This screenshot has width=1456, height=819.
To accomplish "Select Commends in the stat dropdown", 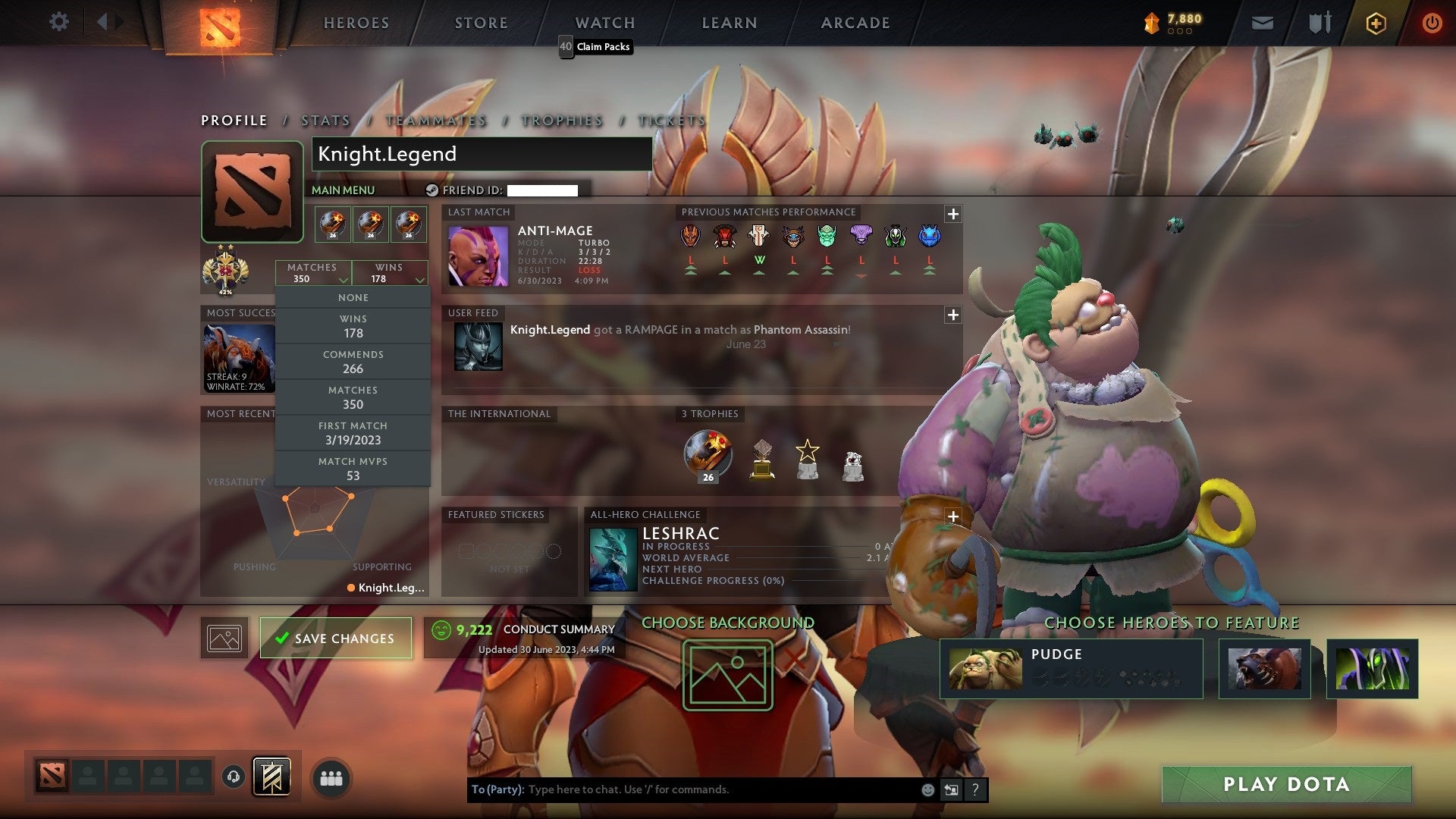I will click(x=353, y=362).
